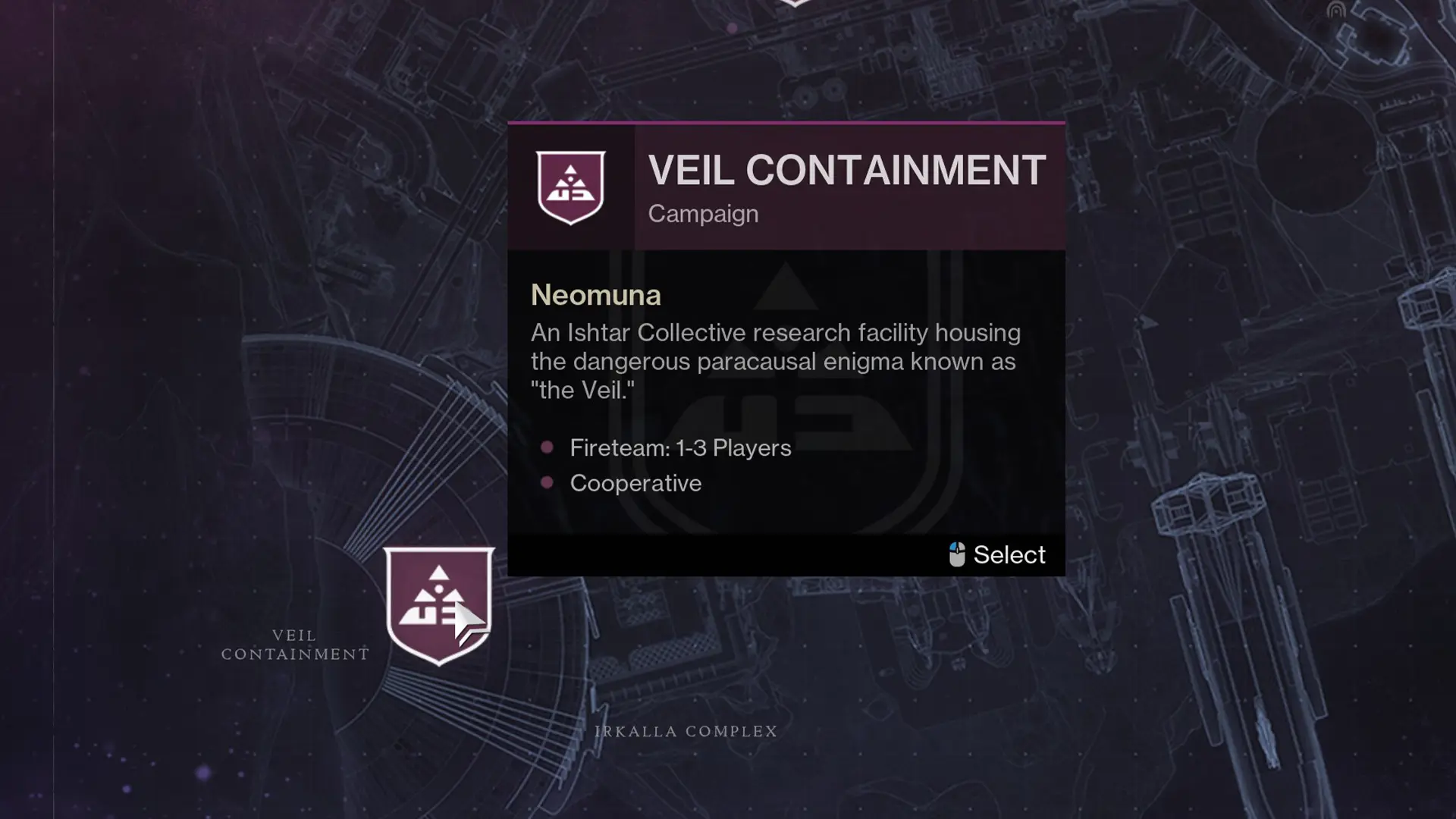1456x819 pixels.
Task: Click the Cooperative activity type line
Action: coord(635,483)
